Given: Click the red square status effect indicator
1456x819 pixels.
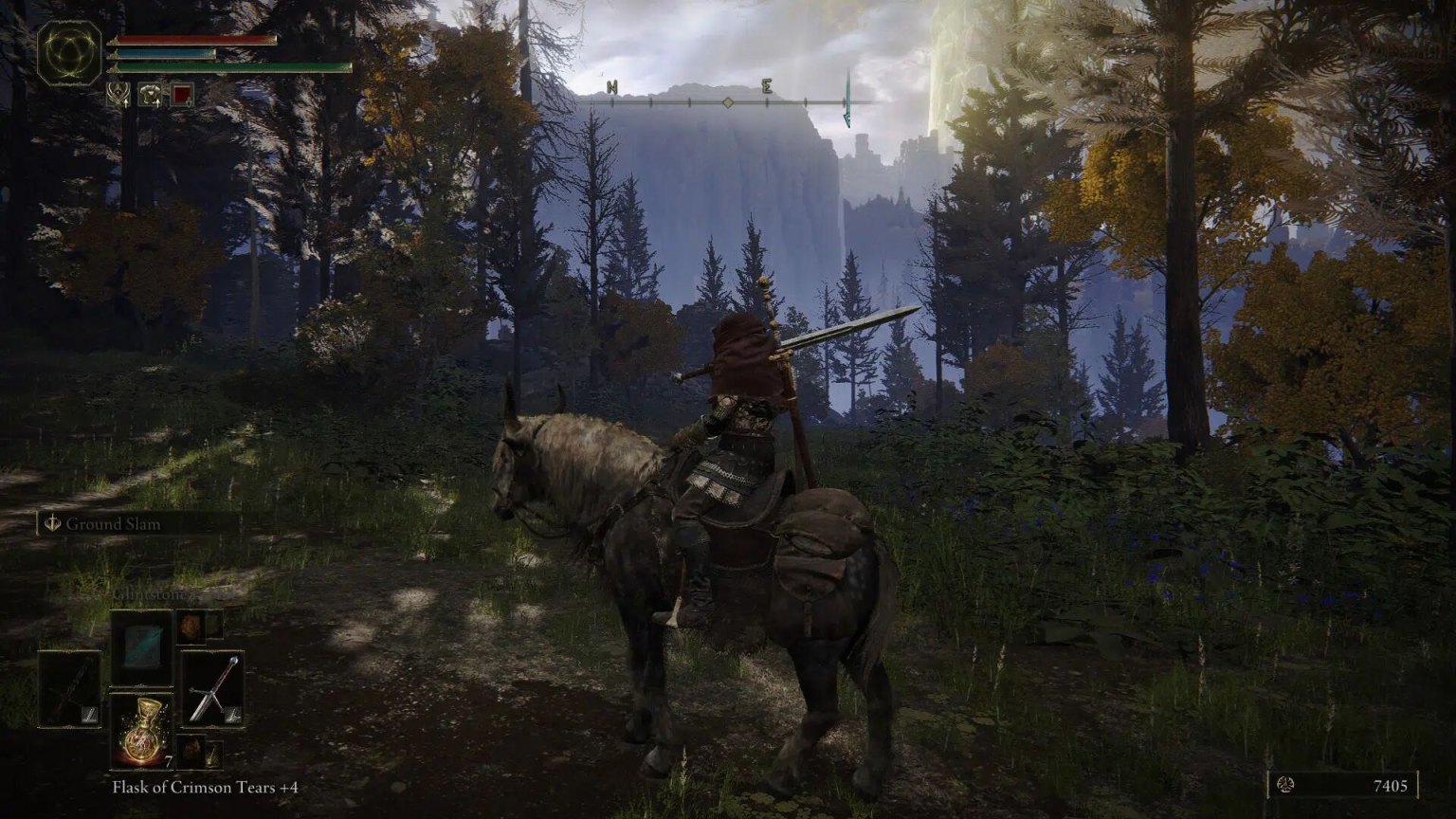Looking at the screenshot, I should click(x=182, y=93).
